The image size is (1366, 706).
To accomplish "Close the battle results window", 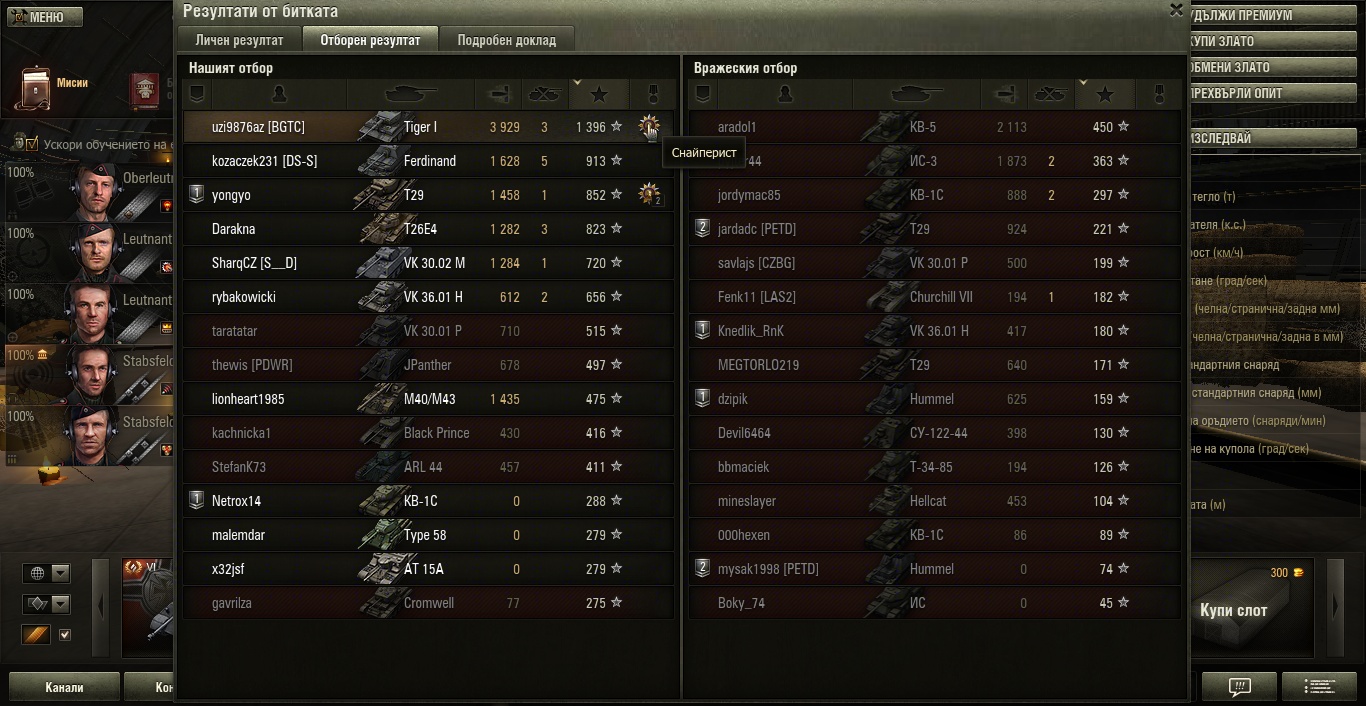I will pyautogui.click(x=1176, y=10).
